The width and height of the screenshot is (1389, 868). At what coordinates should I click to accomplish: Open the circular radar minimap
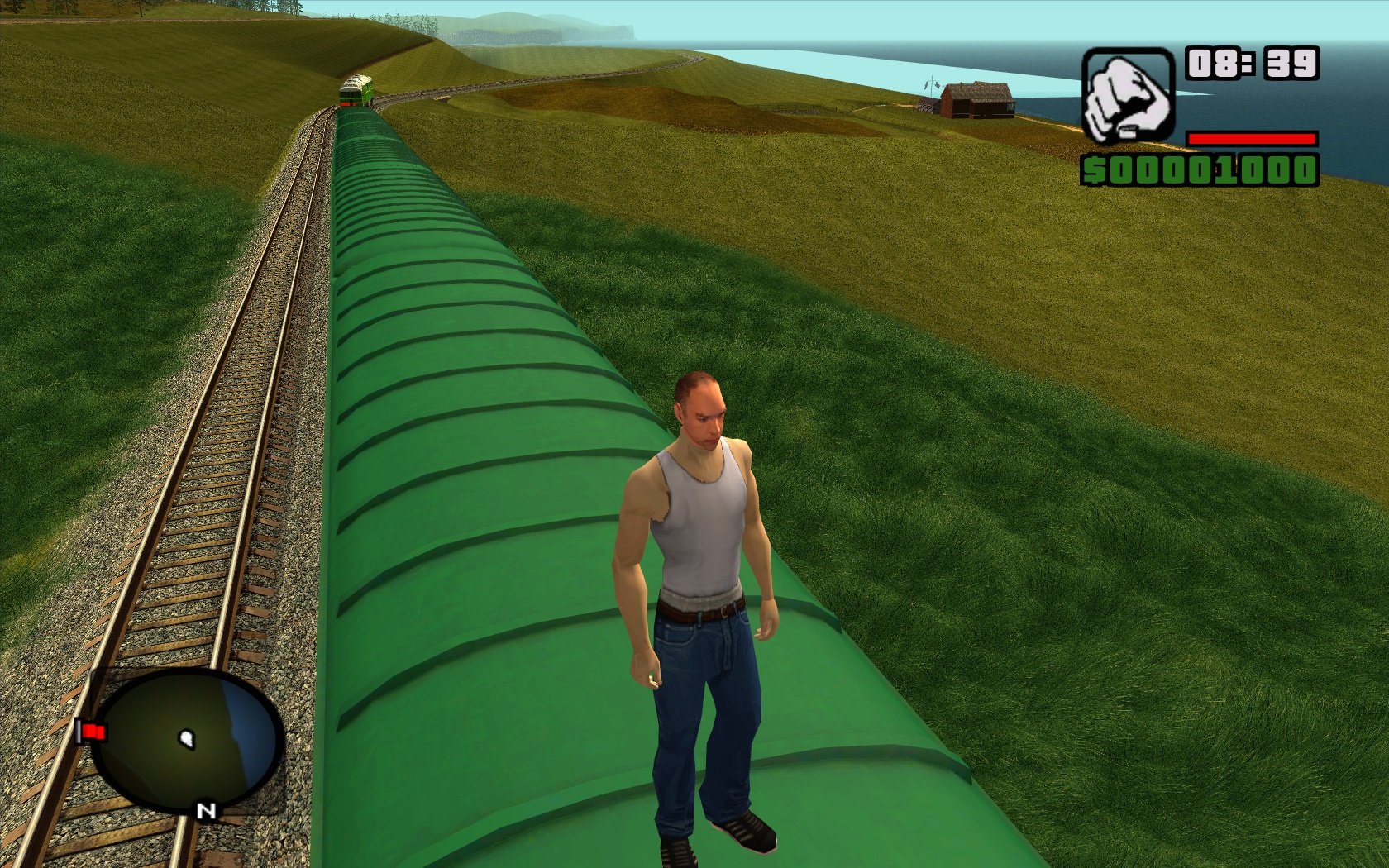[x=189, y=739]
